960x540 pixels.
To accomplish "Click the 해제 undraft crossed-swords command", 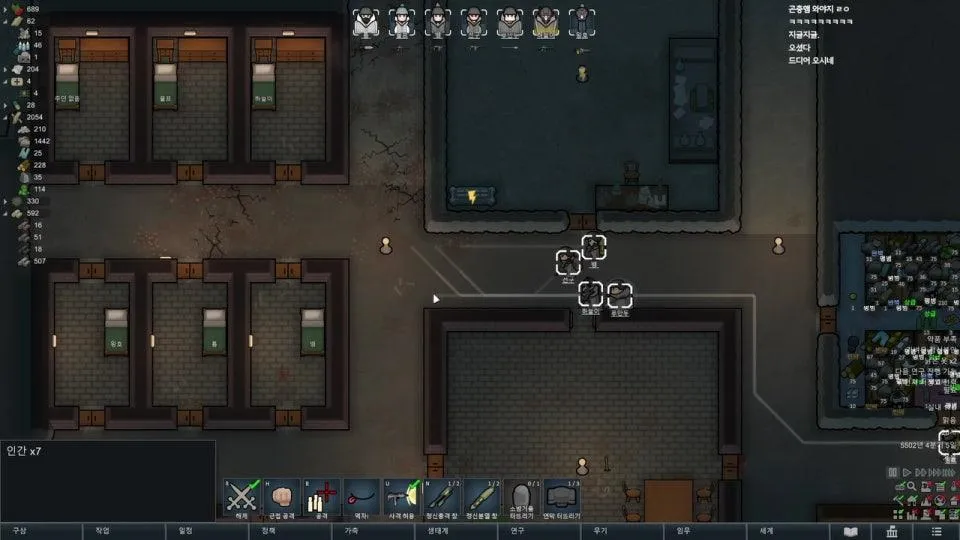I will pos(241,496).
